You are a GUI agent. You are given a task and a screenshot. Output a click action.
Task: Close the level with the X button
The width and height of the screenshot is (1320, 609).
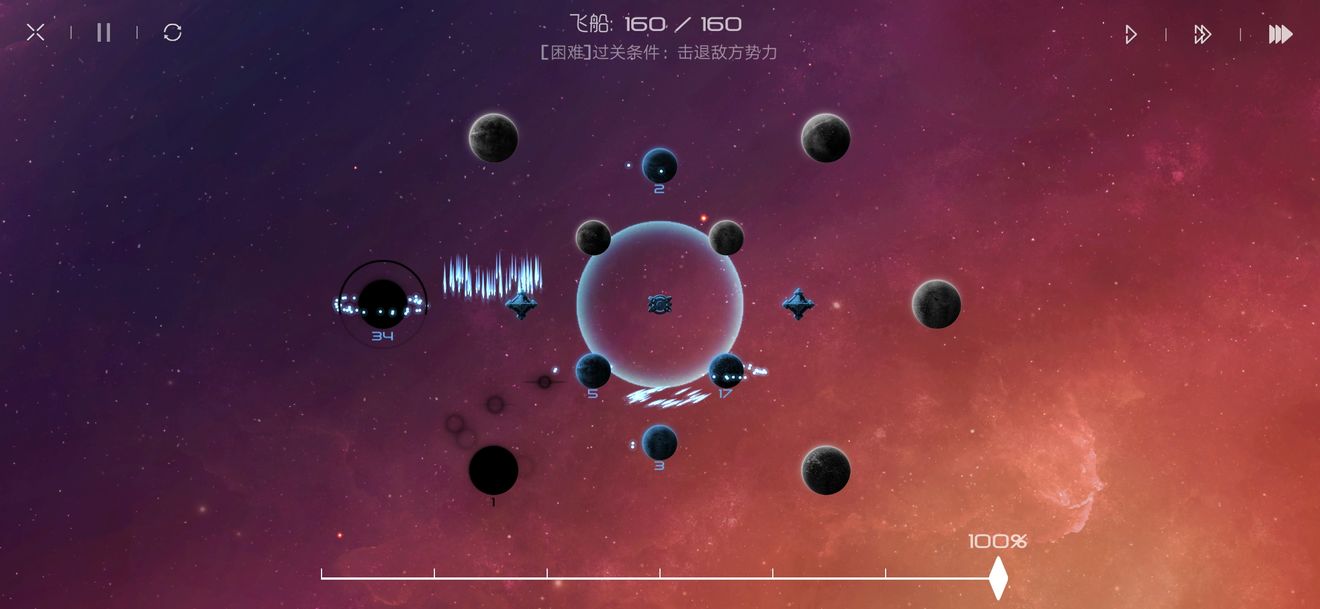(36, 33)
